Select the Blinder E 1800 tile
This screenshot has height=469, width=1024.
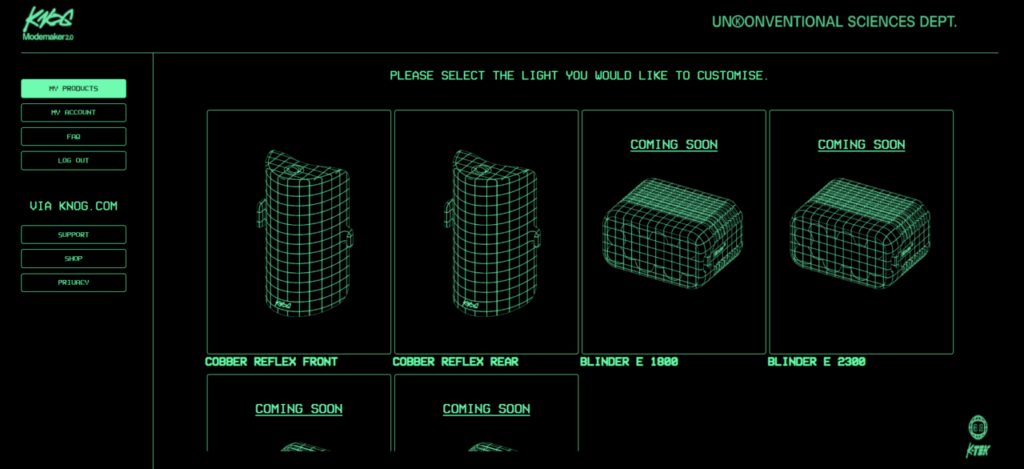[673, 231]
